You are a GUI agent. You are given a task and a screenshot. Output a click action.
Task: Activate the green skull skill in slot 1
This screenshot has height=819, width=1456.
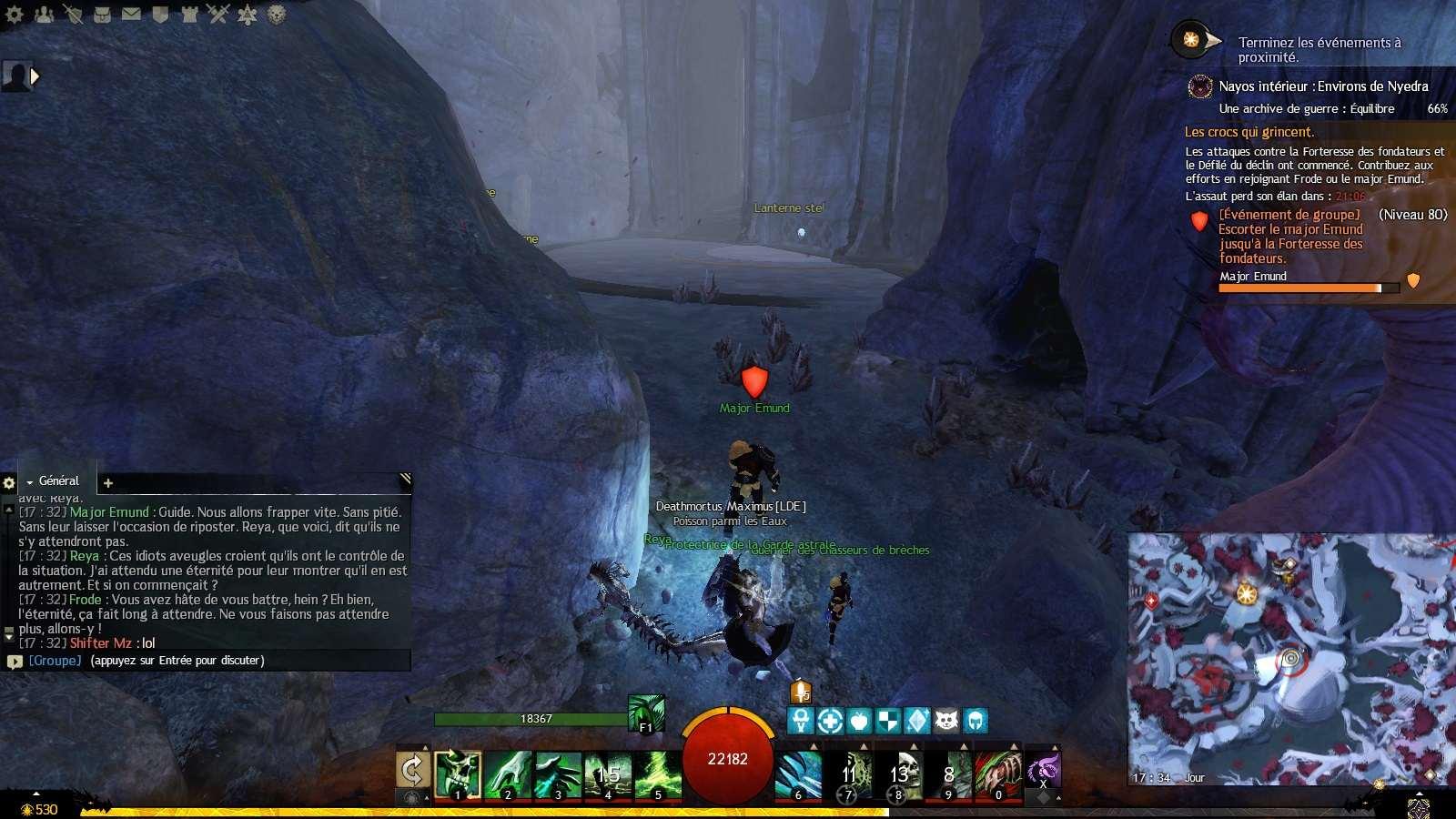pyautogui.click(x=458, y=774)
